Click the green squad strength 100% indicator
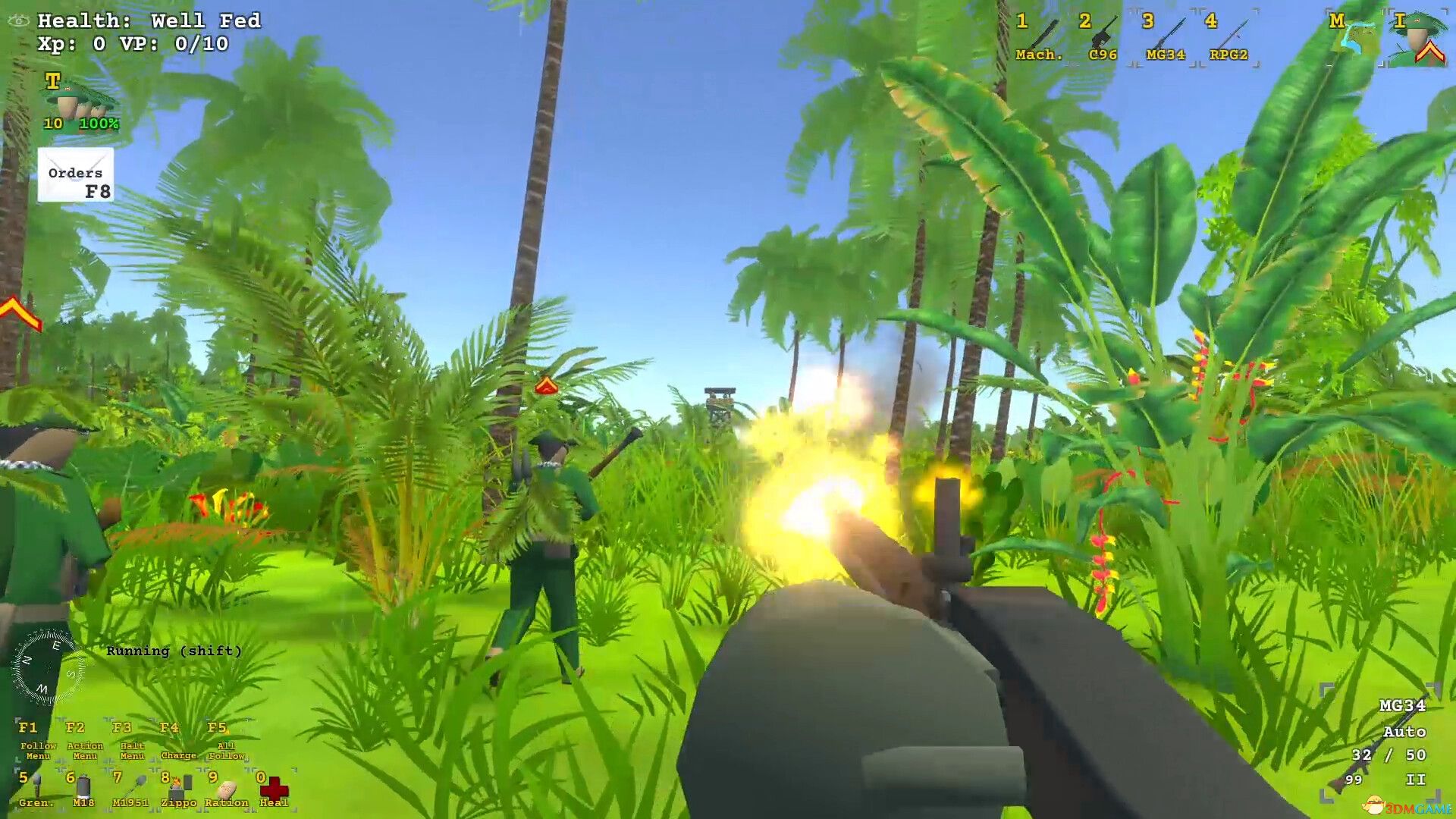The image size is (1456, 819). pos(99,124)
